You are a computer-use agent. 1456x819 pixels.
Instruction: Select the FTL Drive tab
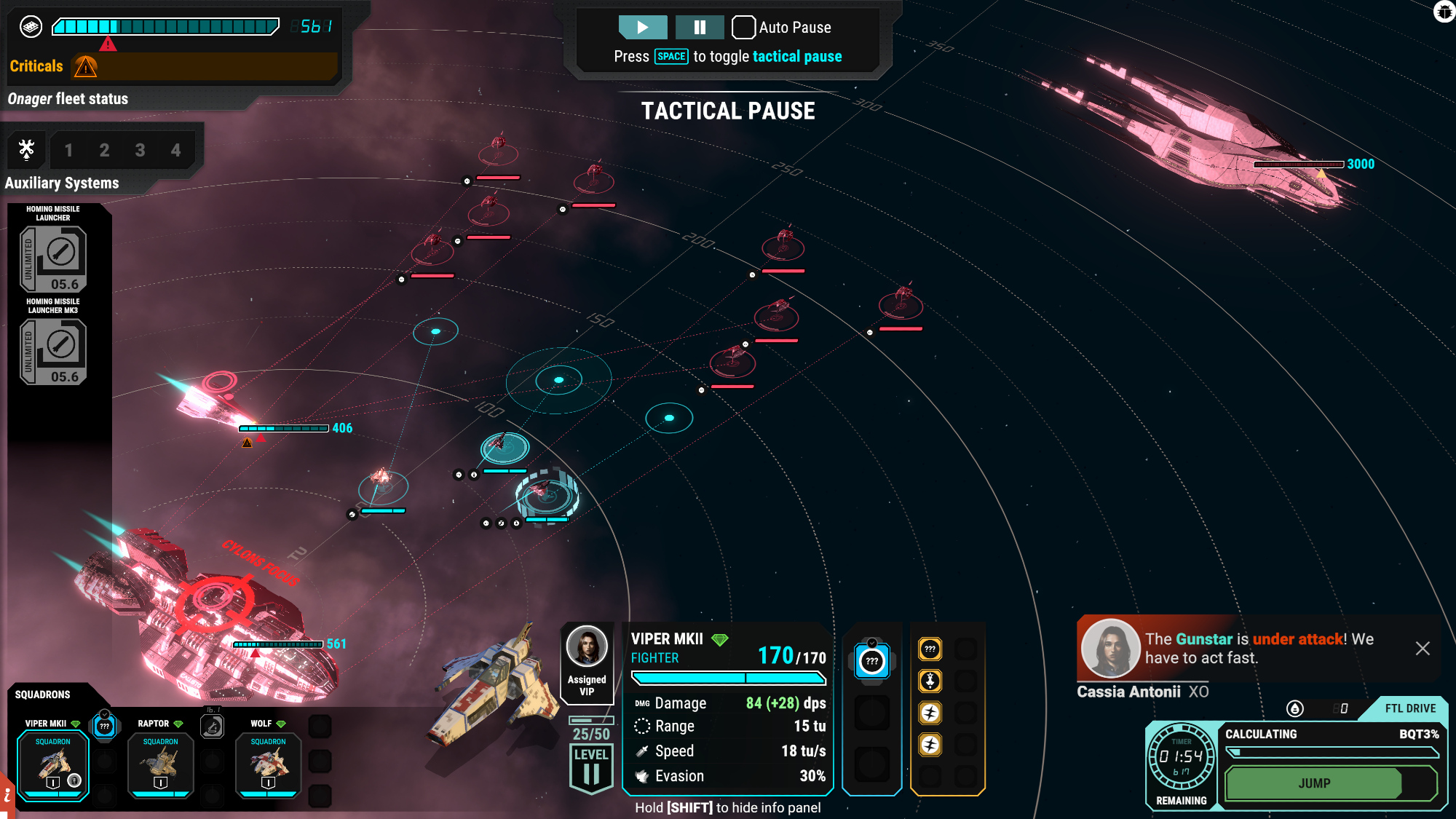pos(1409,708)
